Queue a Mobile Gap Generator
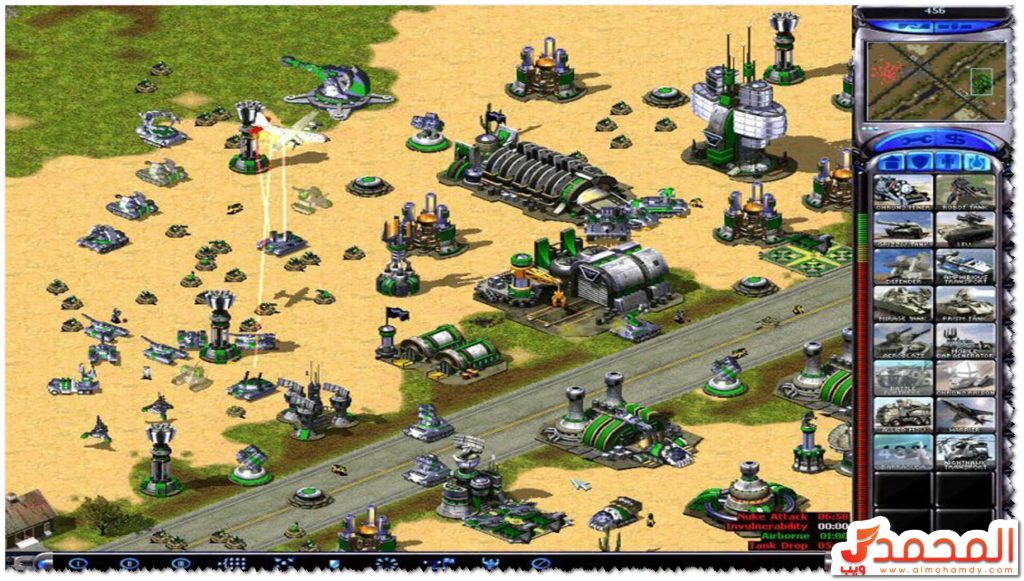The width and height of the screenshot is (1024, 581). (x=965, y=340)
